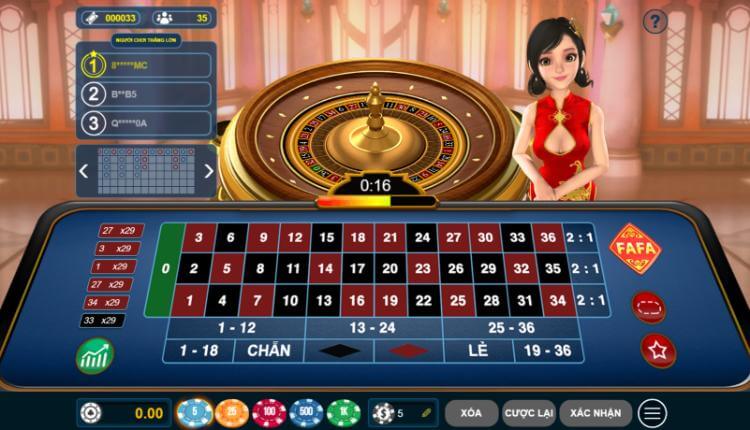The width and height of the screenshot is (750, 430).
Task: Select the blue 5 chip
Action: 192,412
